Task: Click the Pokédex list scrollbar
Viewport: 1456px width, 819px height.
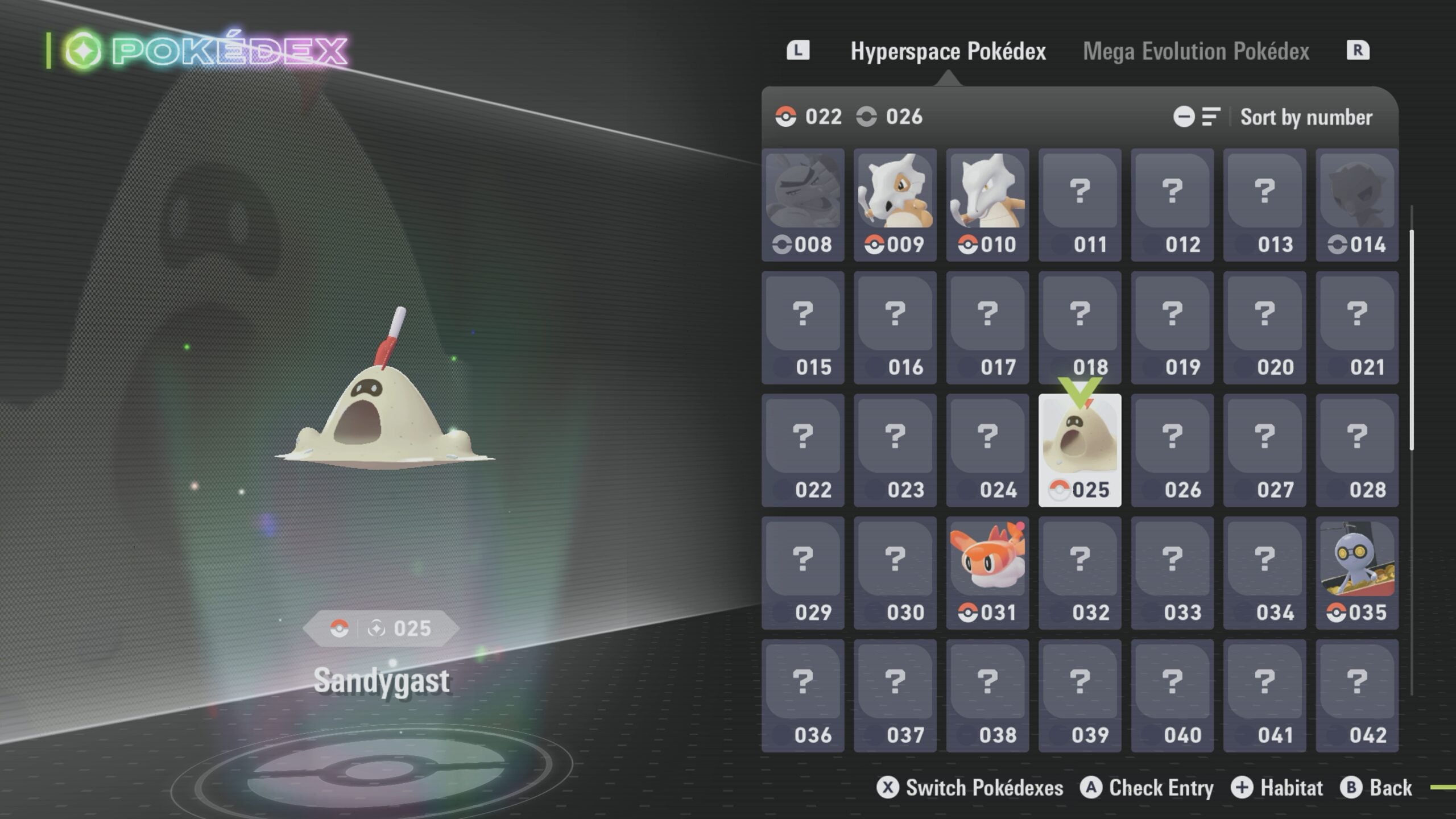Action: click(x=1412, y=341)
